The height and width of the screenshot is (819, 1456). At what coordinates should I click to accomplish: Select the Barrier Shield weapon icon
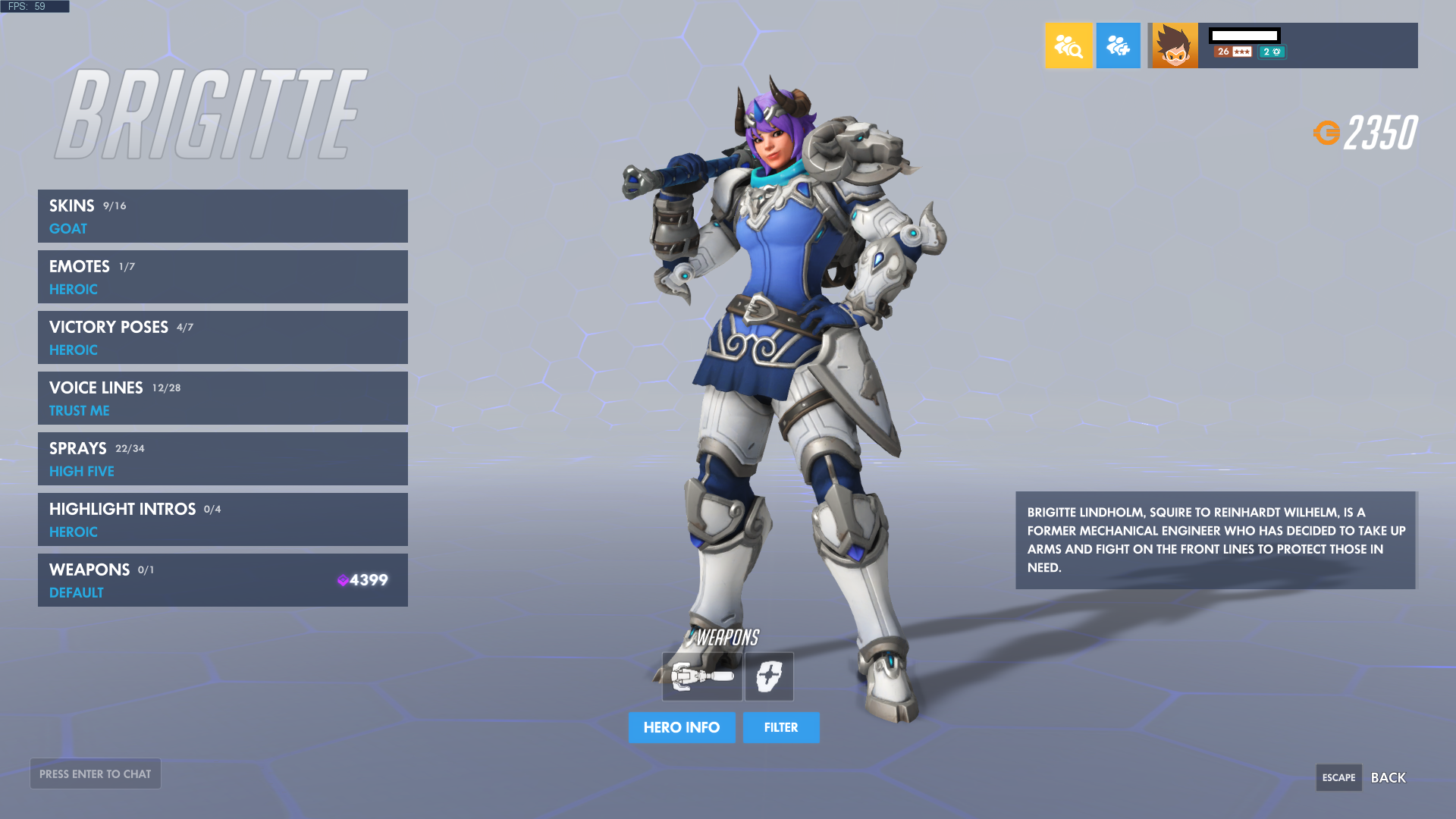(767, 676)
